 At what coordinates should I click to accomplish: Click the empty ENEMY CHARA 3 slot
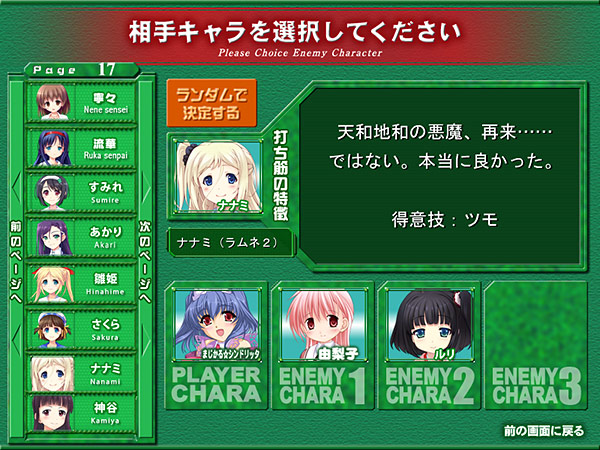coord(535,341)
